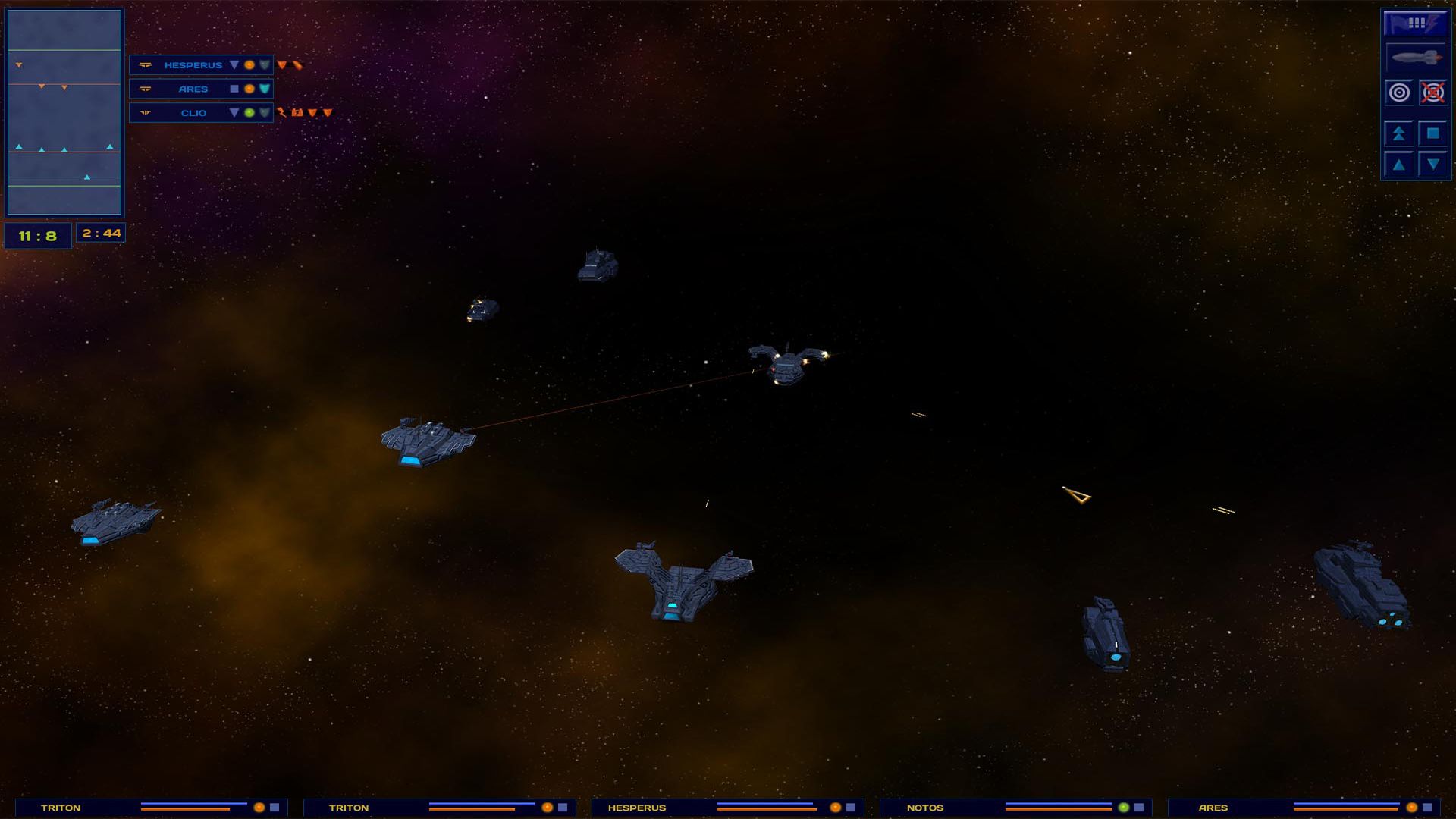Select the ARES entry in the top-left ship list

point(193,89)
